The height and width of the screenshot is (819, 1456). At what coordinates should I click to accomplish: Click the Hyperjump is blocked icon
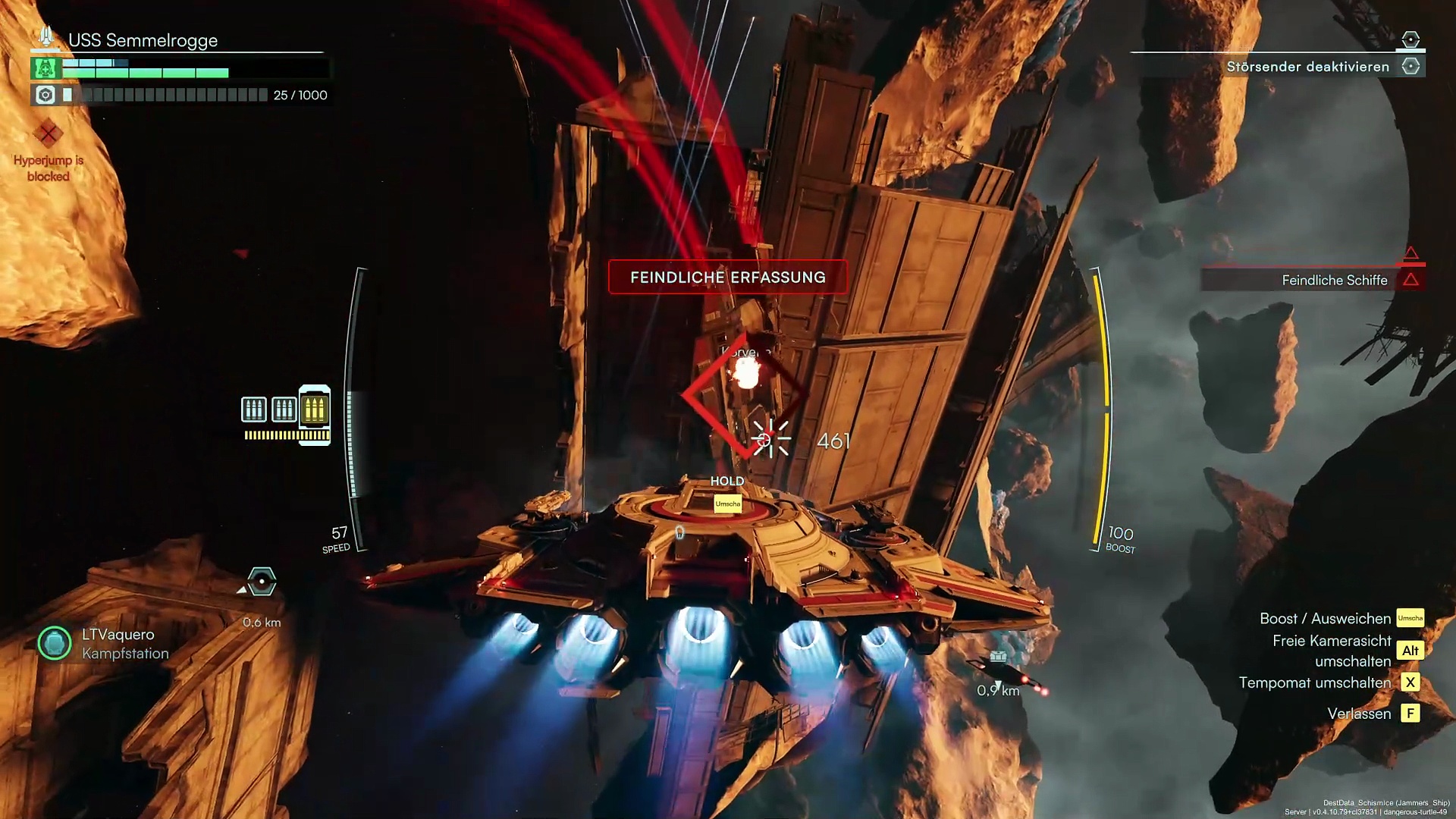(x=49, y=134)
